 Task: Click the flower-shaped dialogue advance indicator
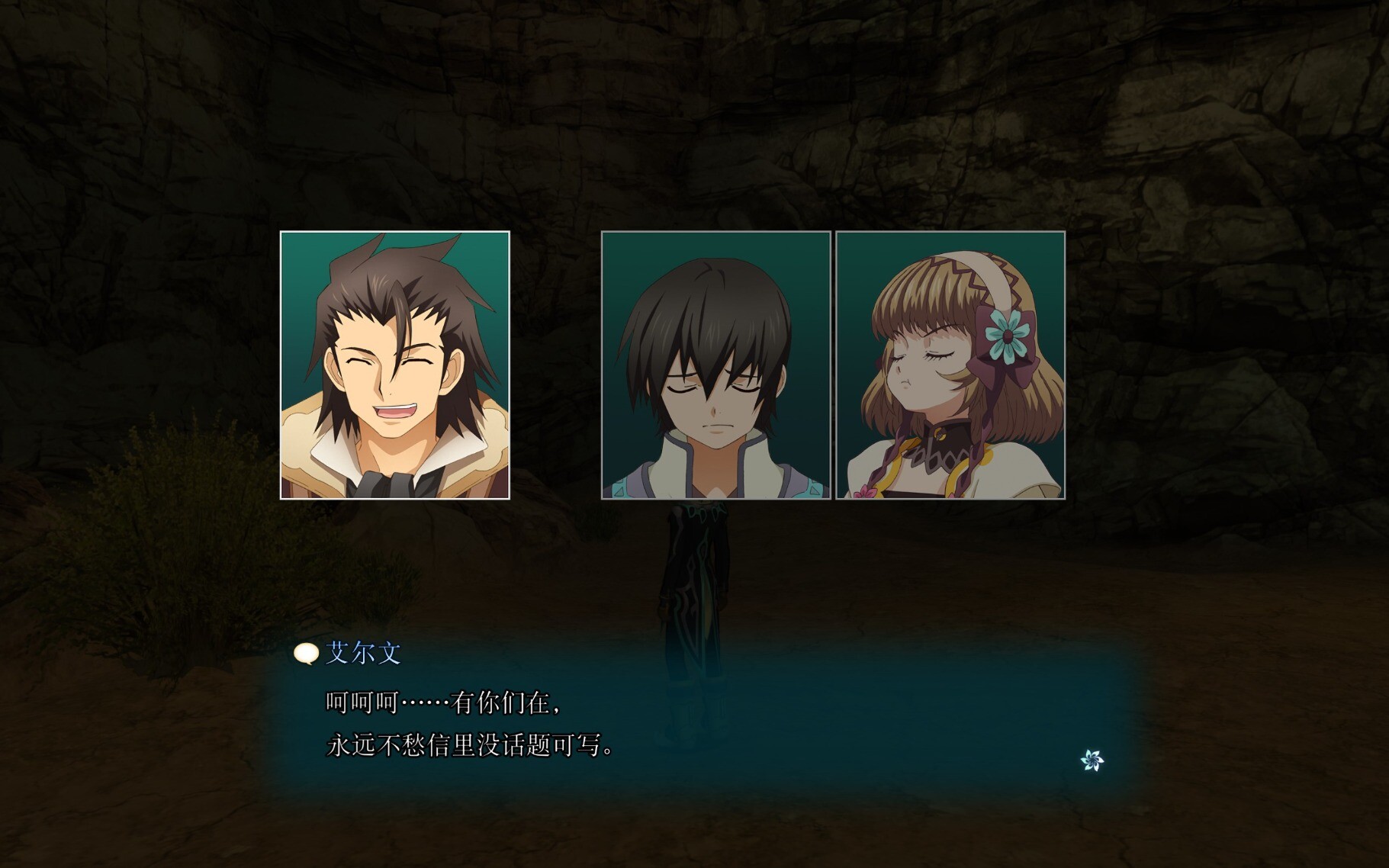tap(1092, 760)
